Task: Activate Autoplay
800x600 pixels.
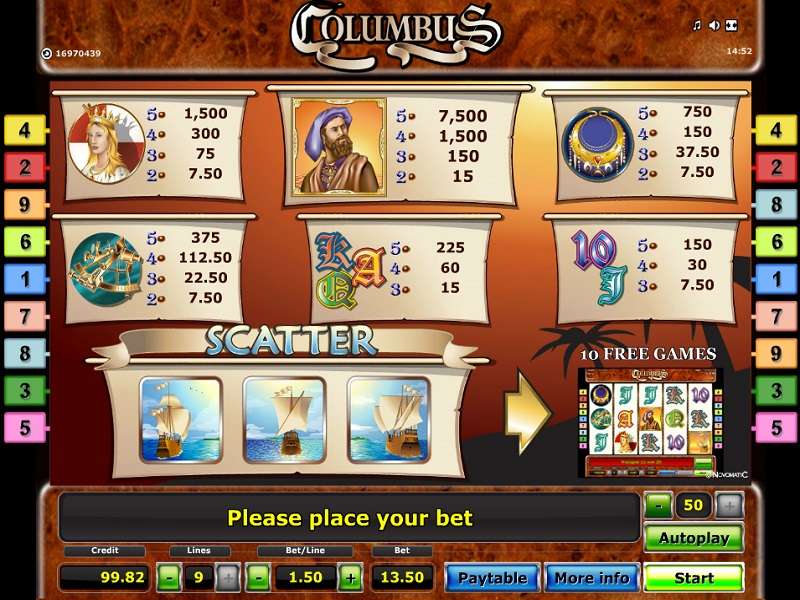Action: pyautogui.click(x=693, y=537)
